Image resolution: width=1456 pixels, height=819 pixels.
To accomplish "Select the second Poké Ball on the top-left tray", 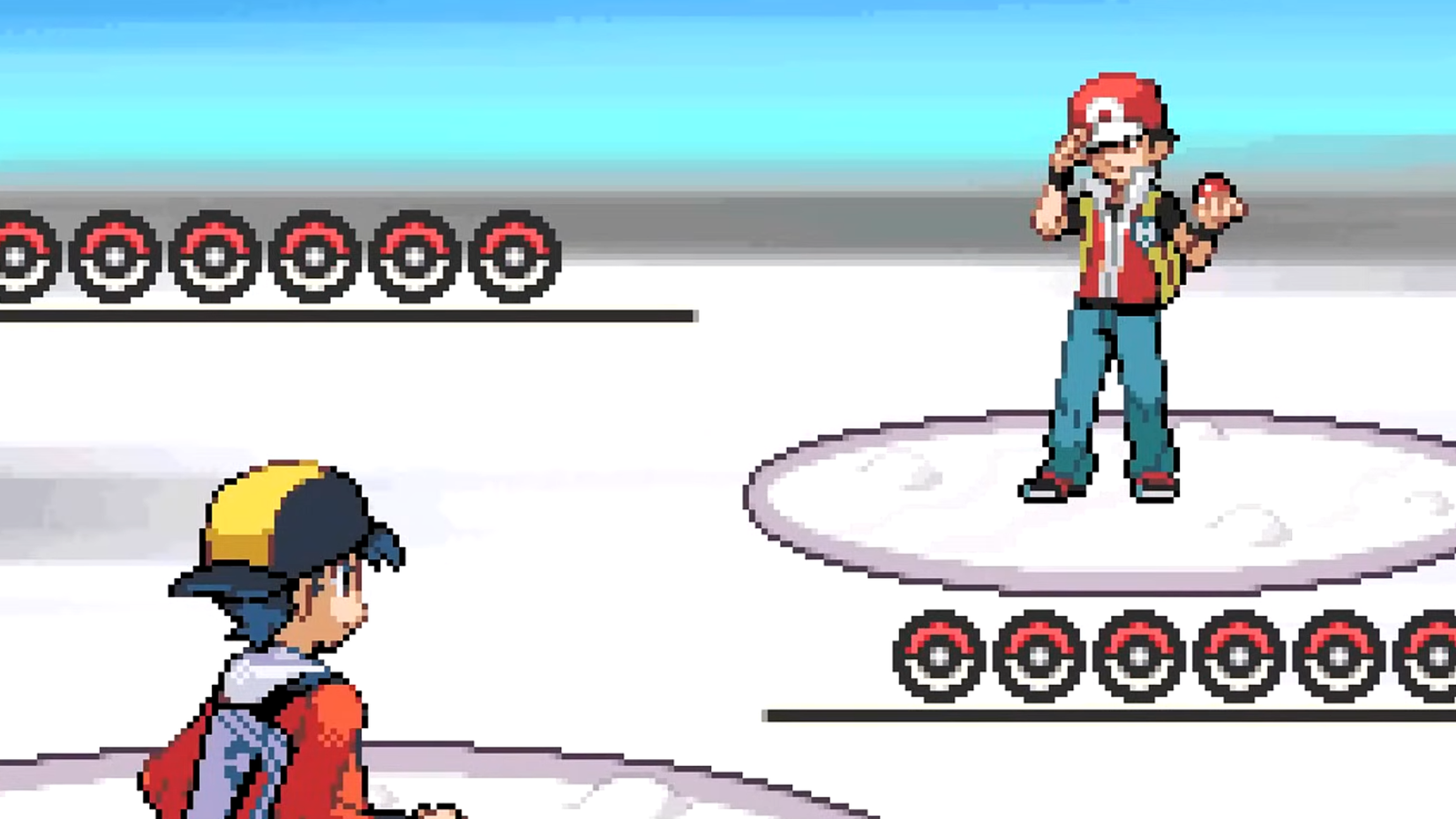I will [117, 256].
